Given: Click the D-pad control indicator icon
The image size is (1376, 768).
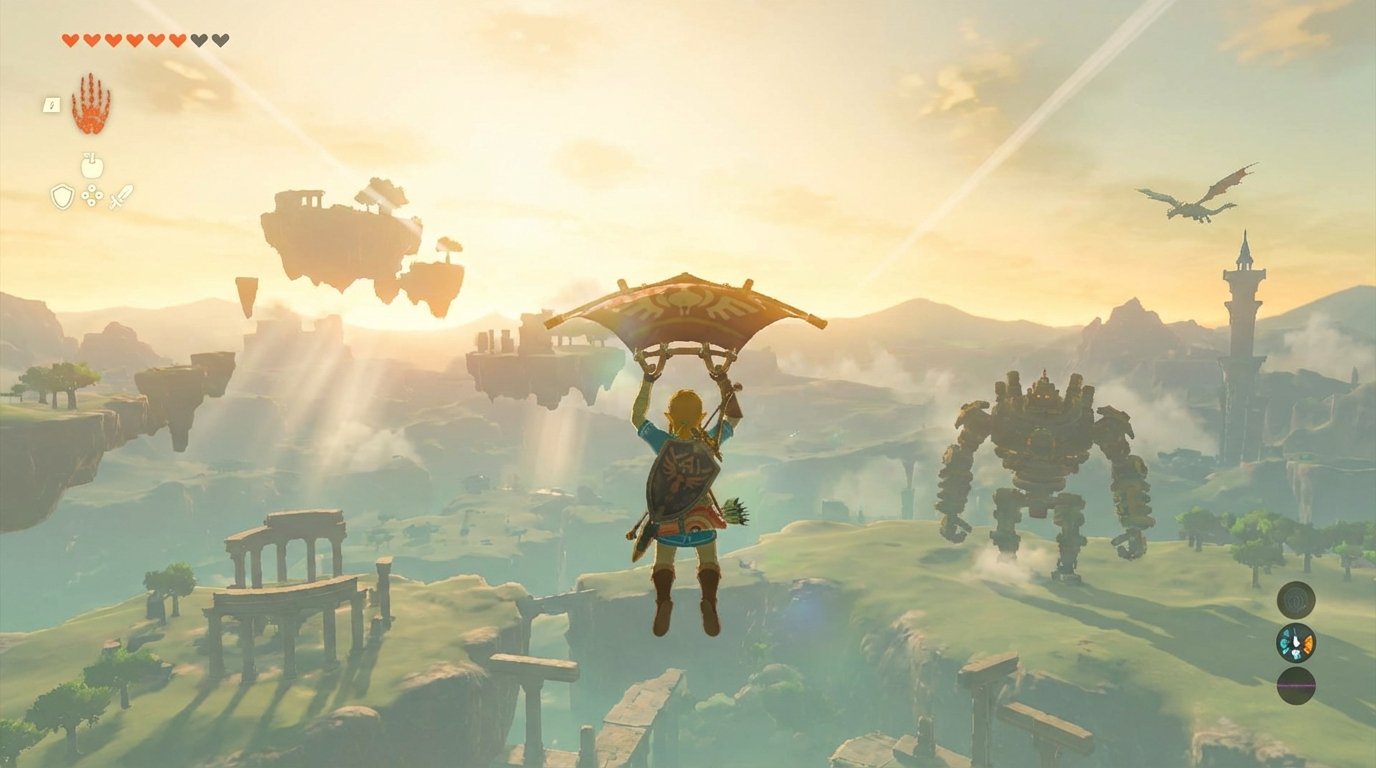Looking at the screenshot, I should click(x=92, y=195).
